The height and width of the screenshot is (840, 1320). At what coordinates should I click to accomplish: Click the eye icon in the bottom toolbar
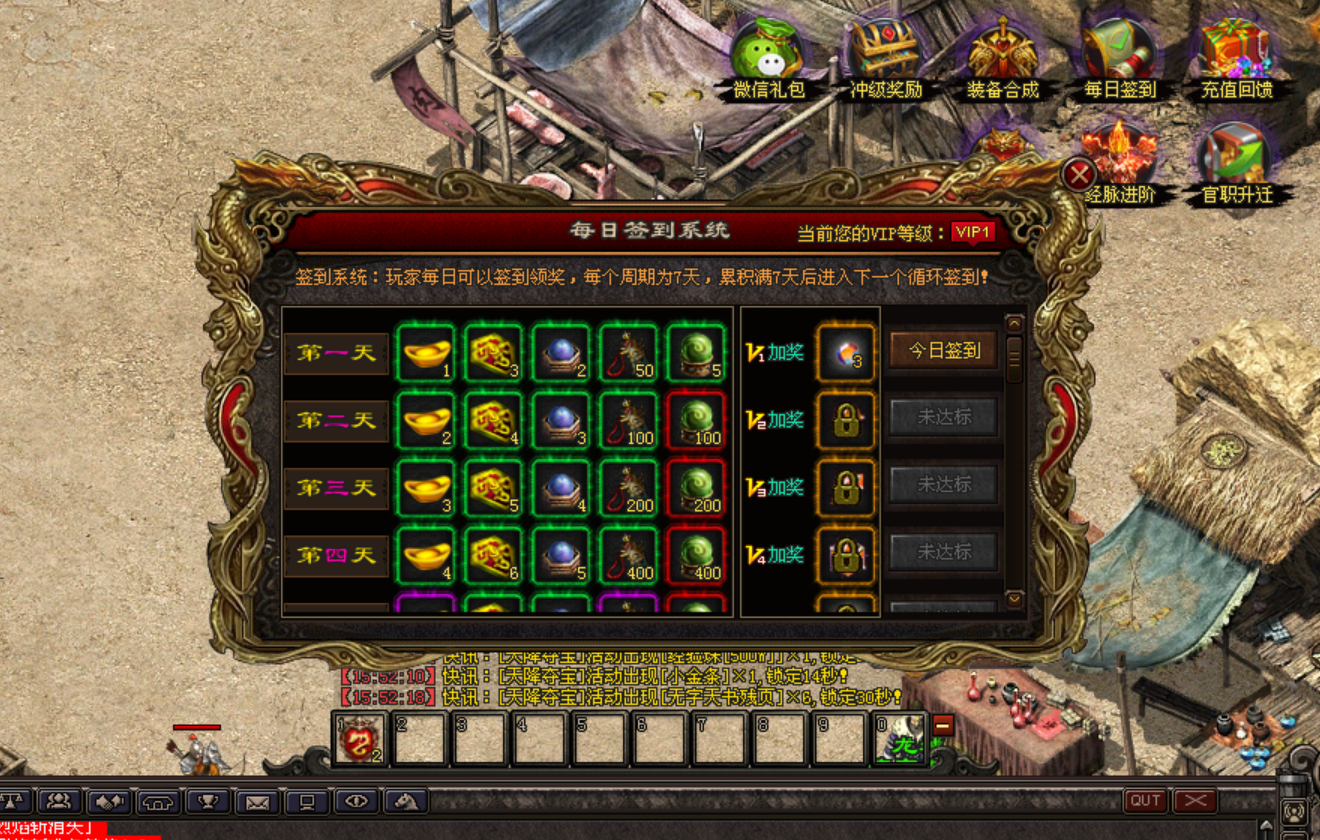(357, 801)
